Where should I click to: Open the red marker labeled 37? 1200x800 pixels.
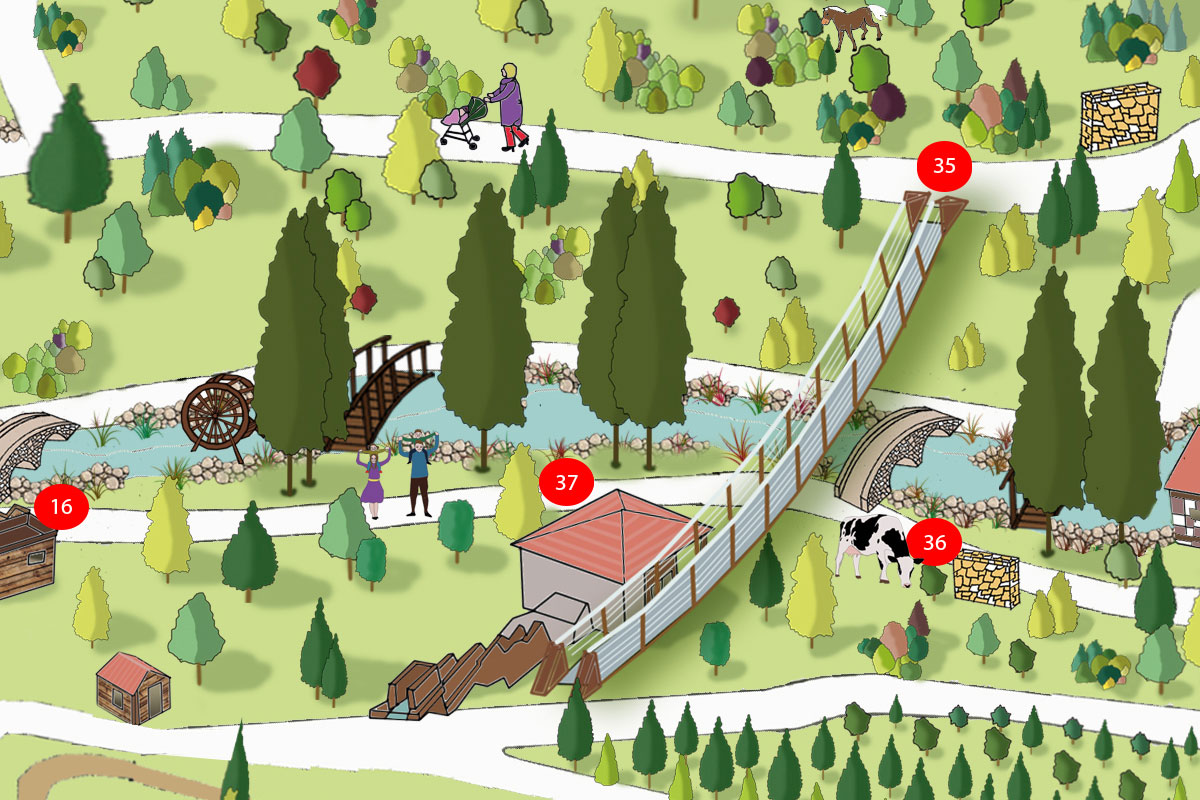[567, 483]
